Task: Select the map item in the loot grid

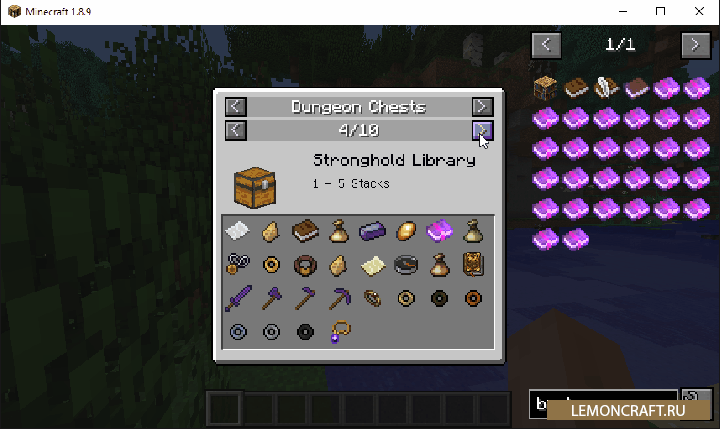Action: 372,265
